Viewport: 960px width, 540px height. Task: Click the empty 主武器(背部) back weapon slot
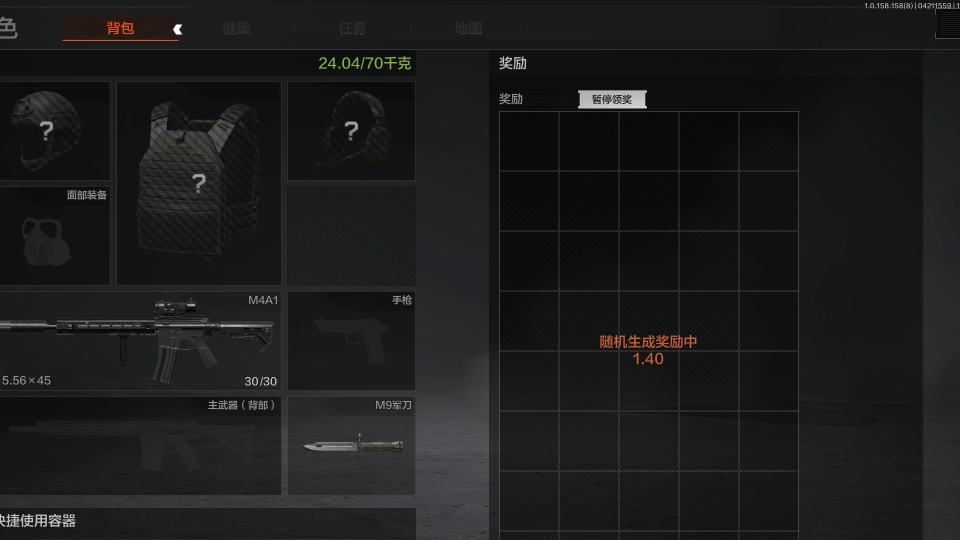140,446
